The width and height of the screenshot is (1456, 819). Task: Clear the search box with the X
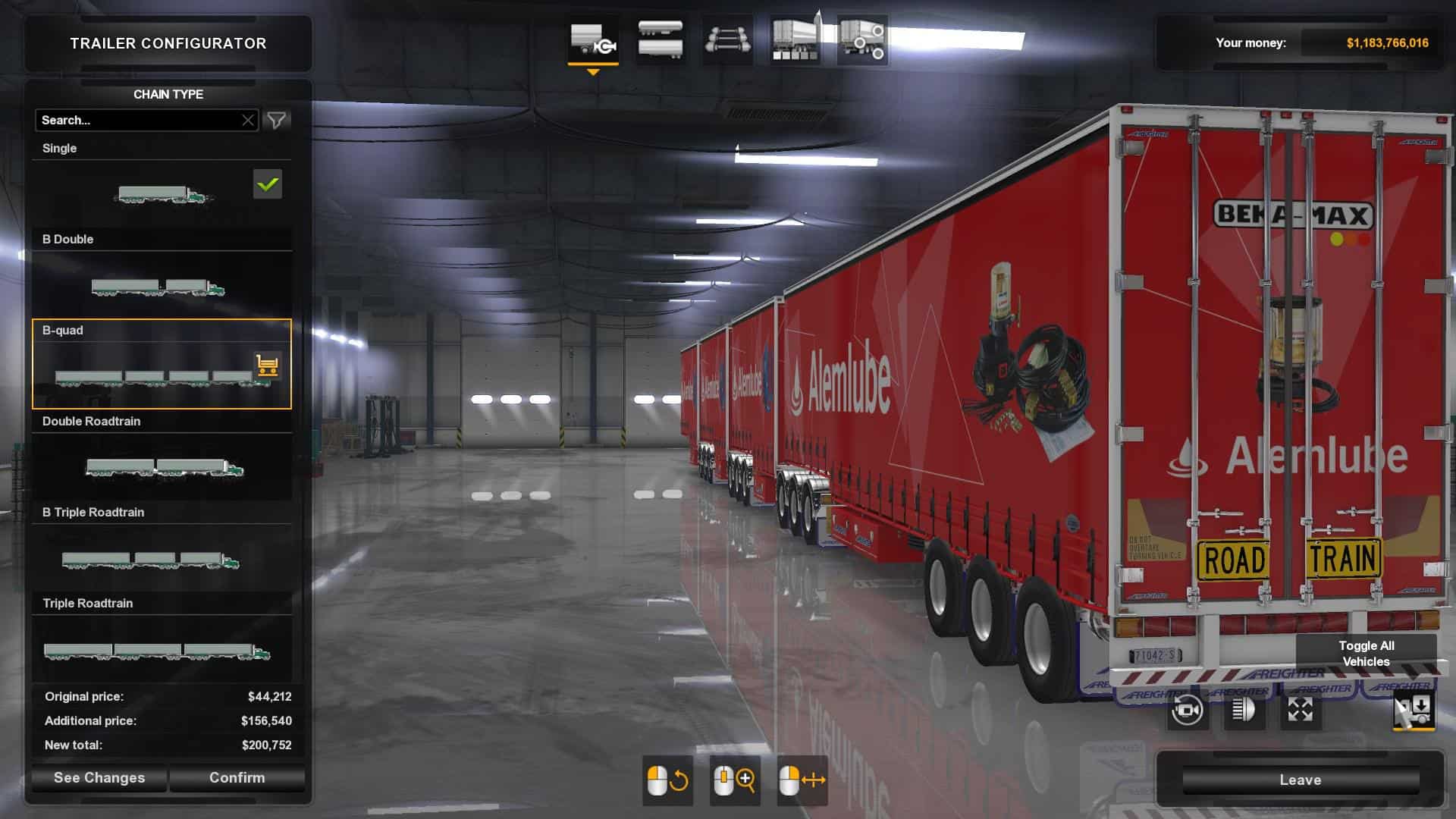pyautogui.click(x=248, y=120)
